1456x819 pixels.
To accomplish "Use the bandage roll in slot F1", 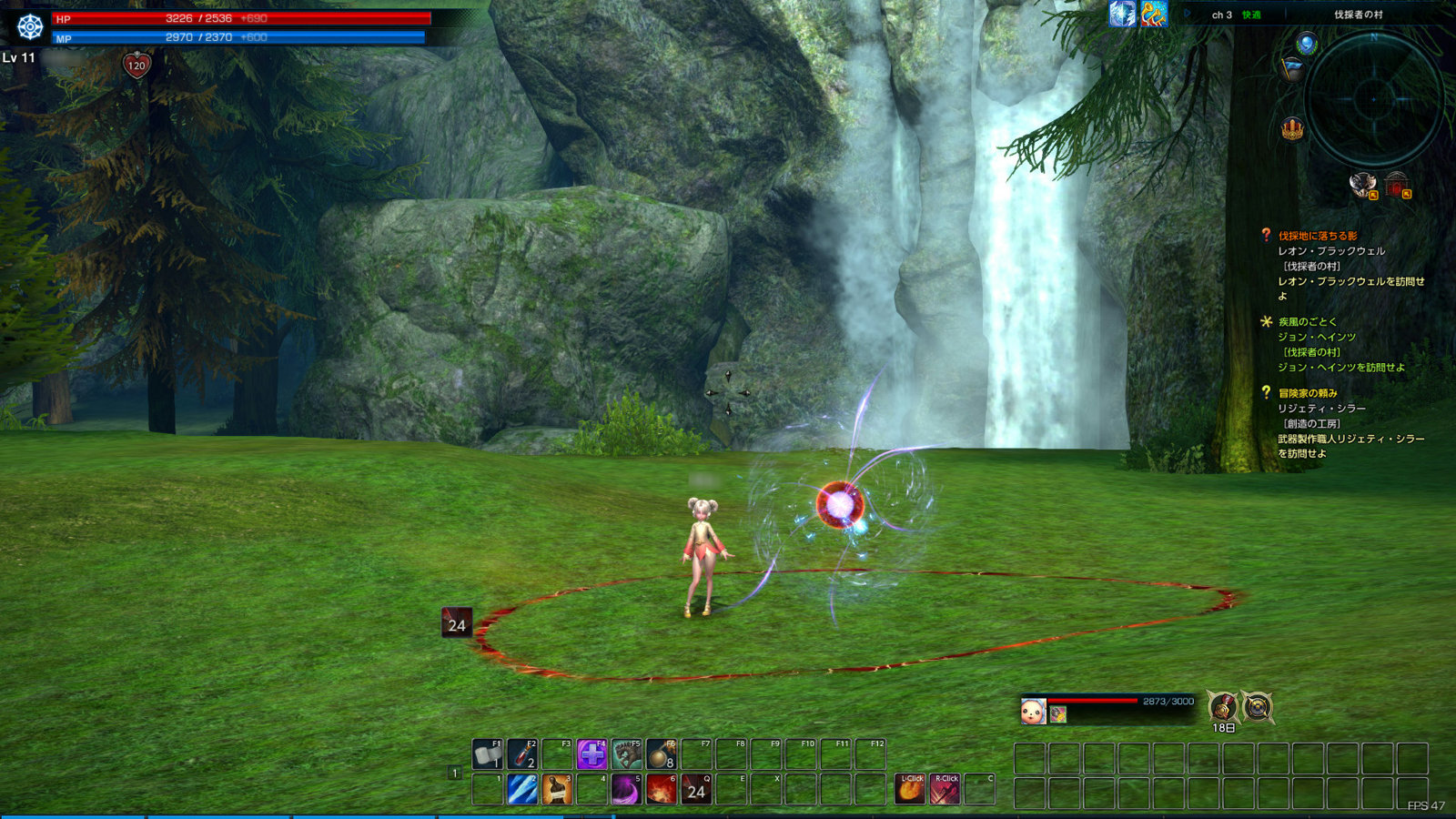I will click(488, 754).
